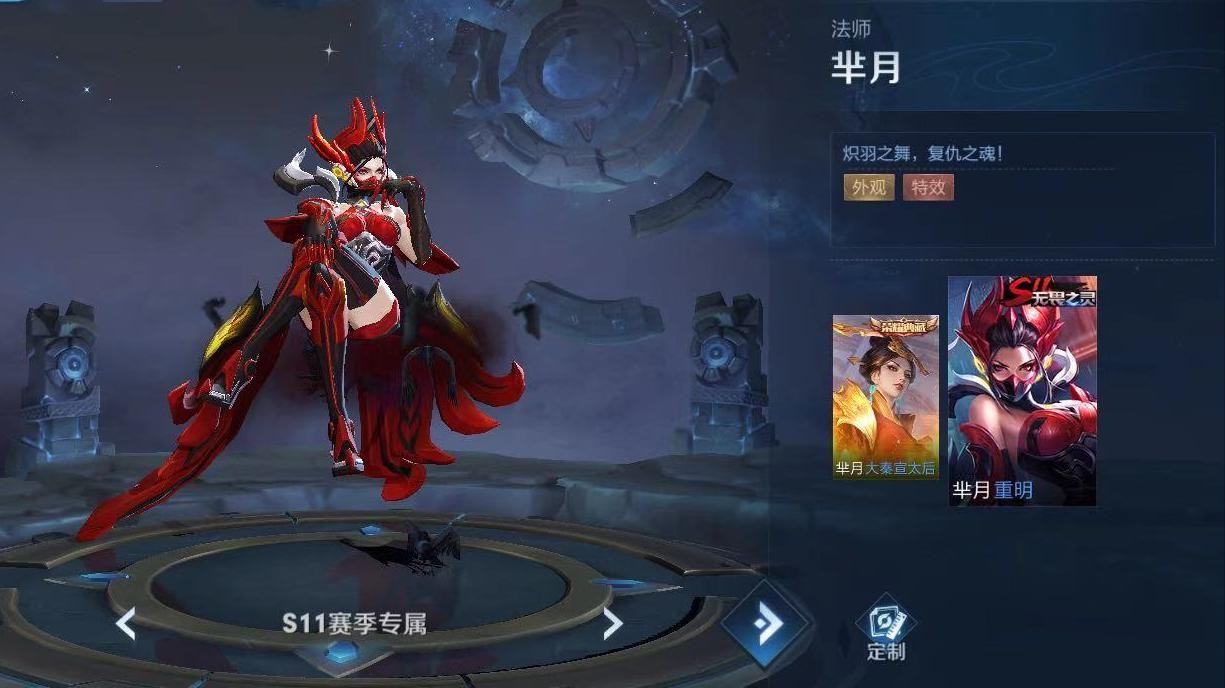
Task: Choose the 芈月 重明 skin card
Action: pos(1022,390)
